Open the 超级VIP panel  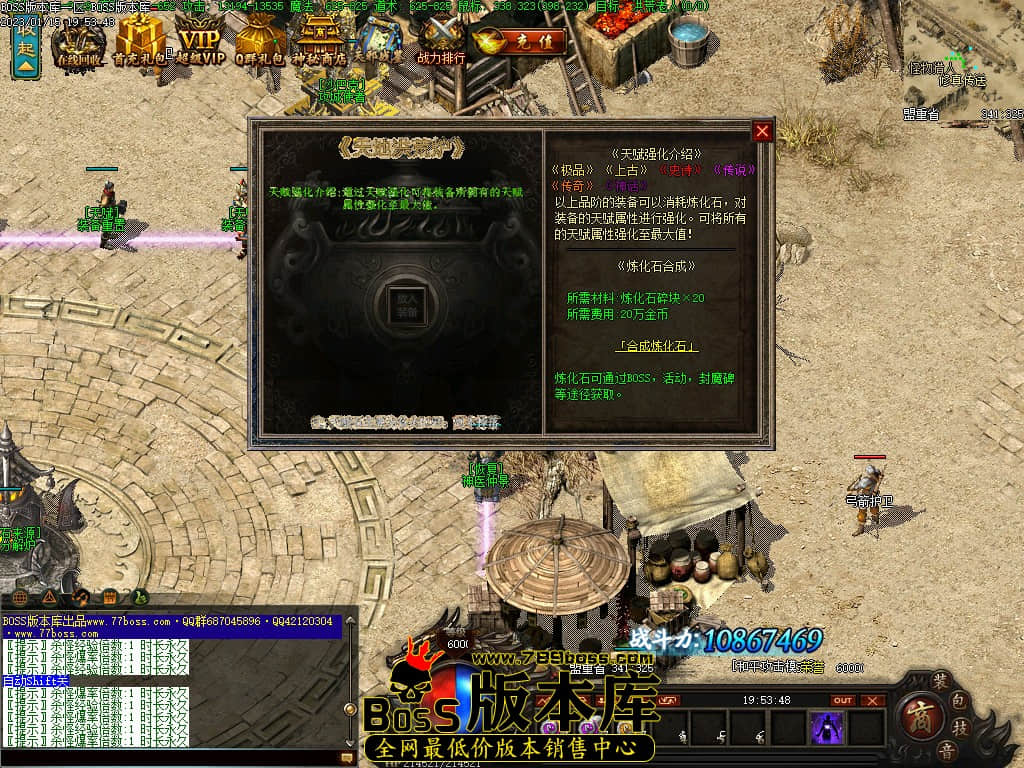[x=201, y=42]
